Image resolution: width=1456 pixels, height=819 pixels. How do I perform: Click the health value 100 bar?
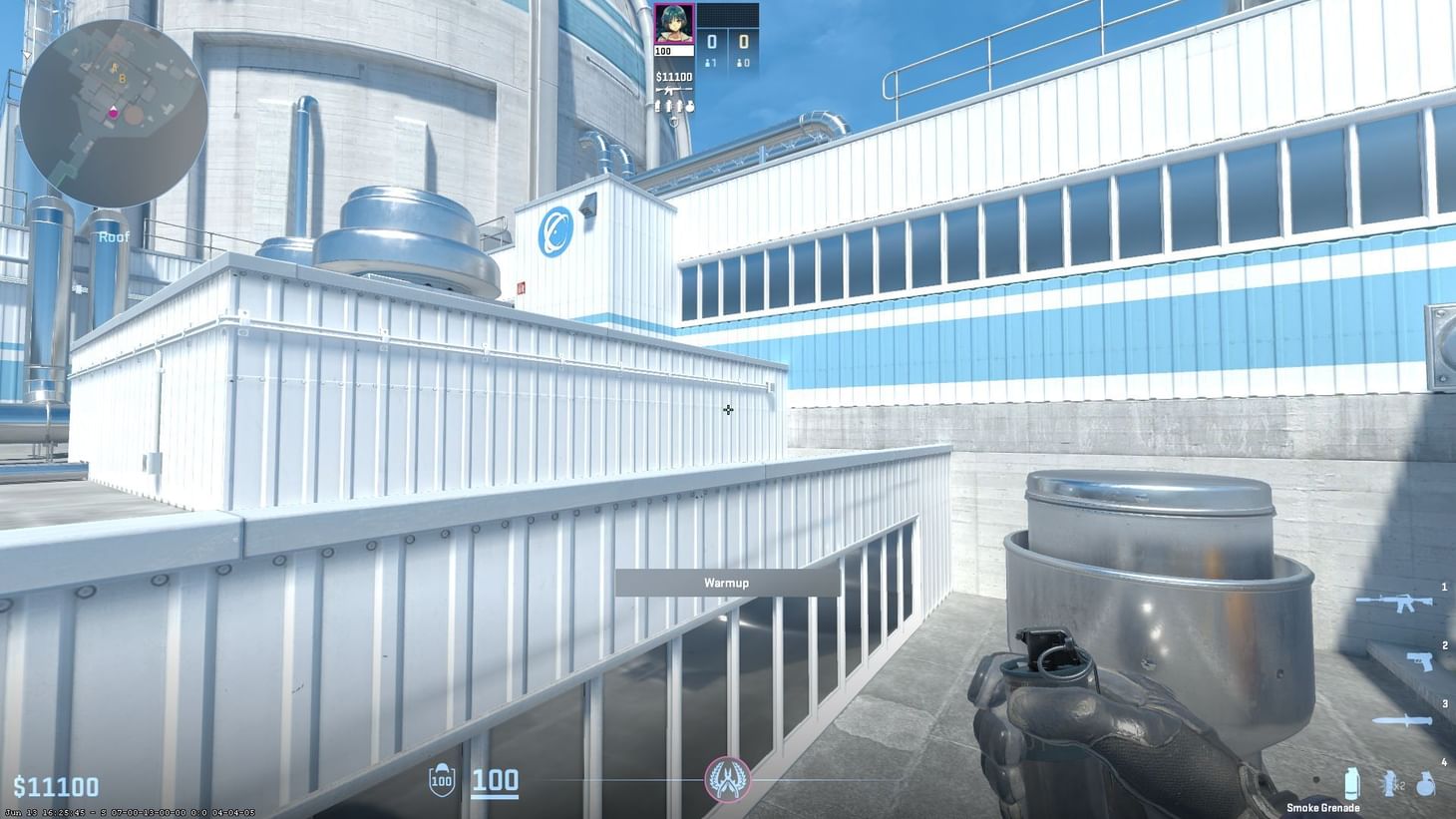496,780
